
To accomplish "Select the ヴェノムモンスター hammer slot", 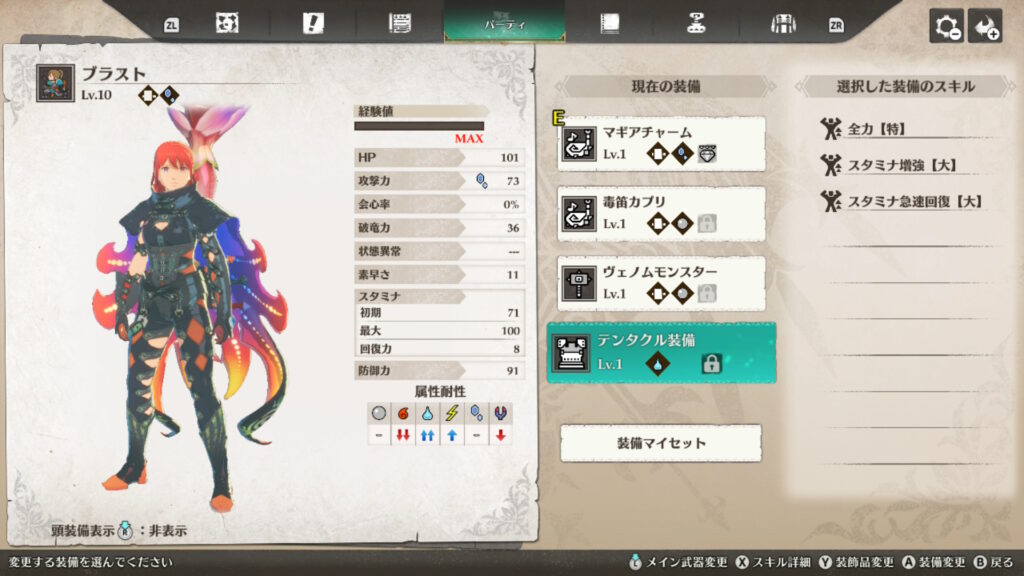I will (x=662, y=283).
